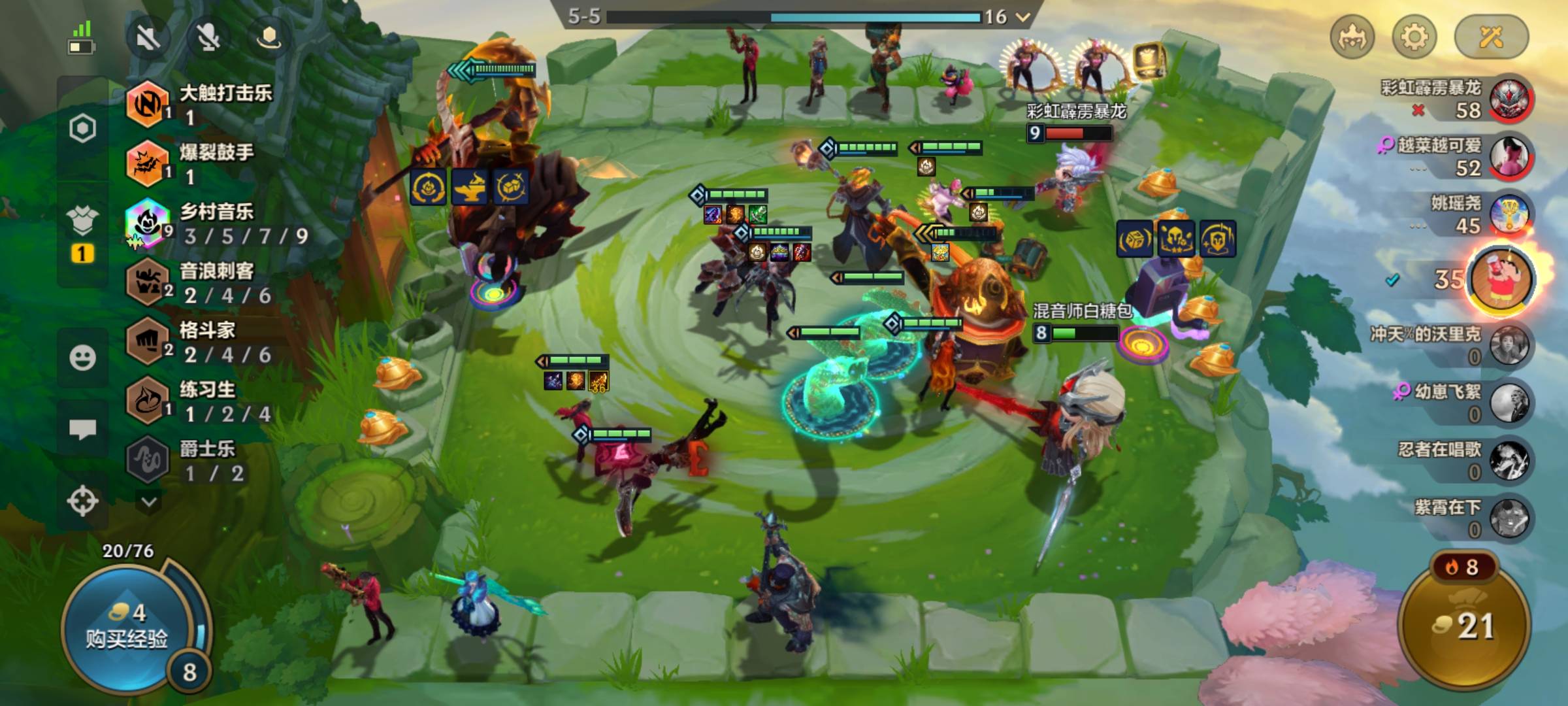Open the emote smiley face button
This screenshot has width=1568, height=706.
pyautogui.click(x=82, y=358)
